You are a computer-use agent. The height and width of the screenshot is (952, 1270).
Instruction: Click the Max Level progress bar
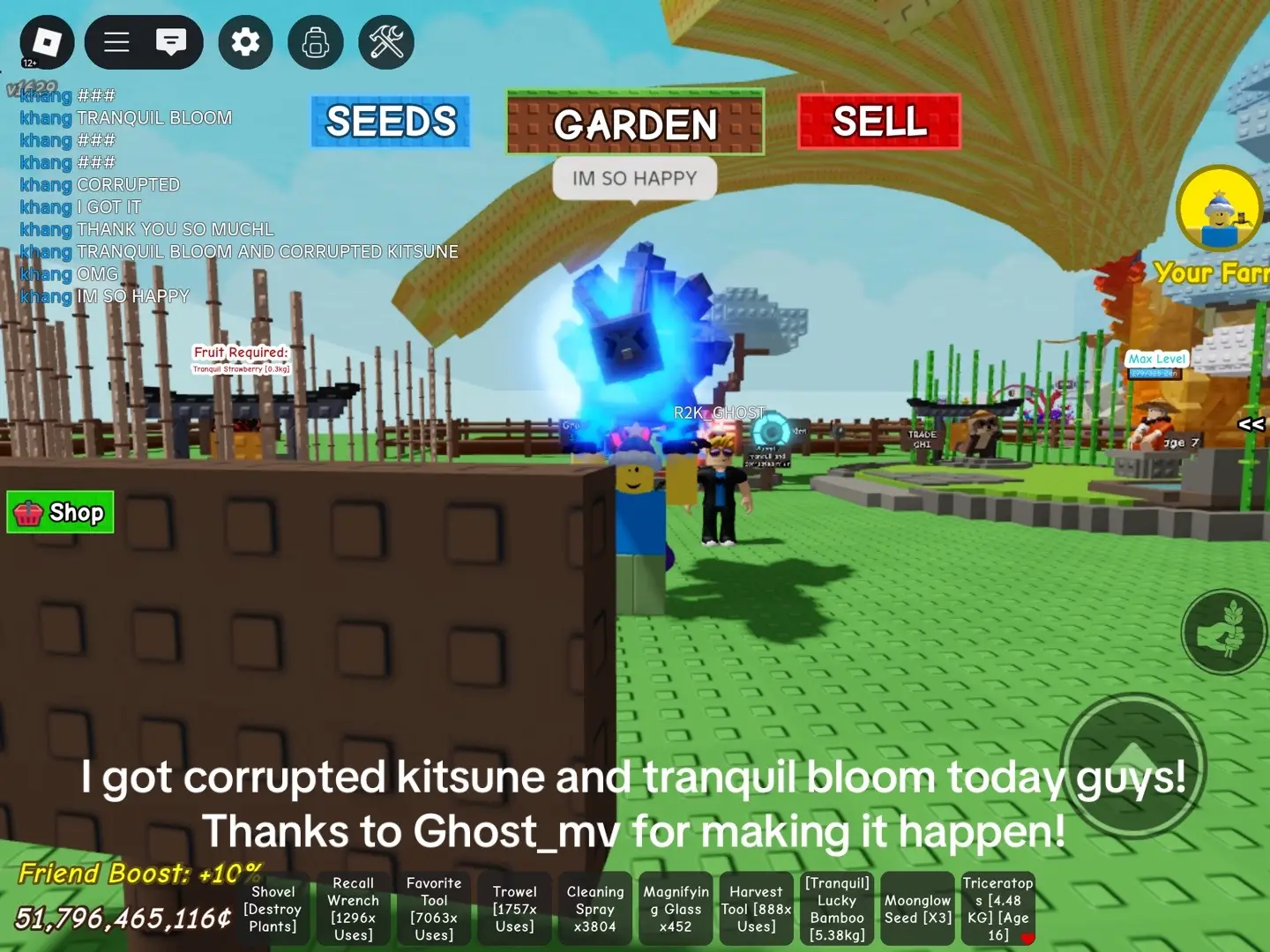pyautogui.click(x=1155, y=372)
